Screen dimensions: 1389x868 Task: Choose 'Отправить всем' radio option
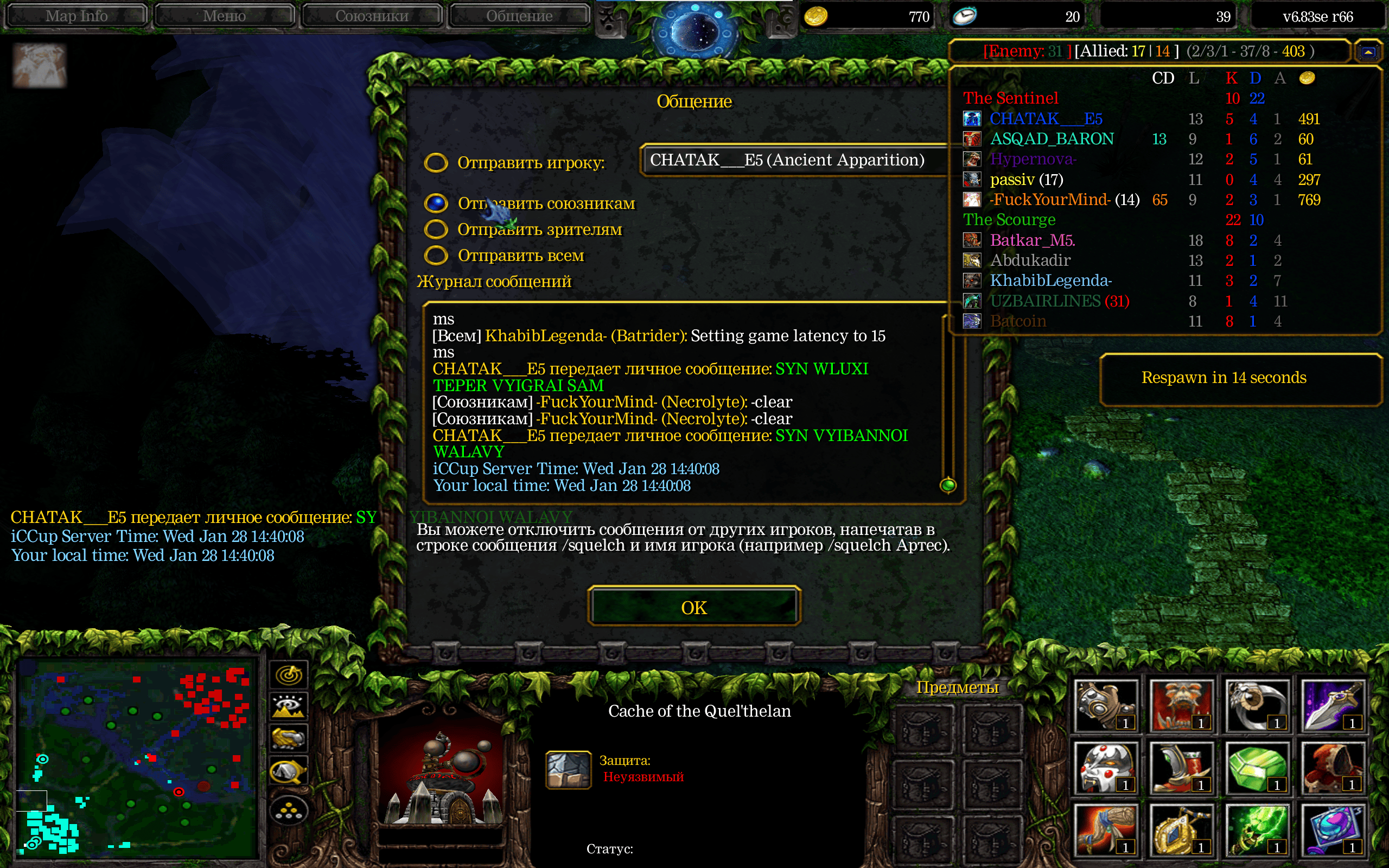[x=436, y=255]
